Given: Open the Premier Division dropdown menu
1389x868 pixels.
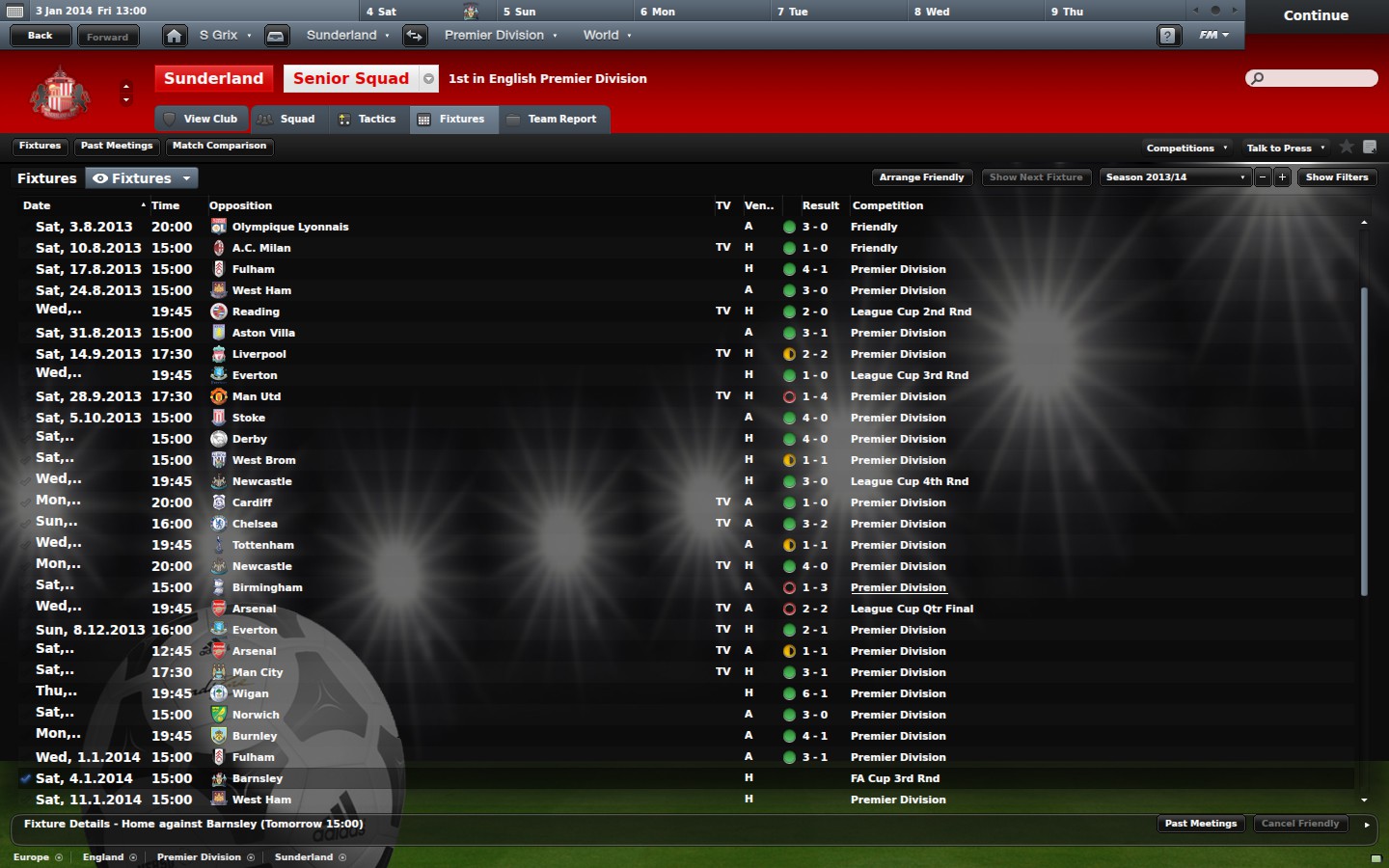Looking at the screenshot, I should click(500, 36).
